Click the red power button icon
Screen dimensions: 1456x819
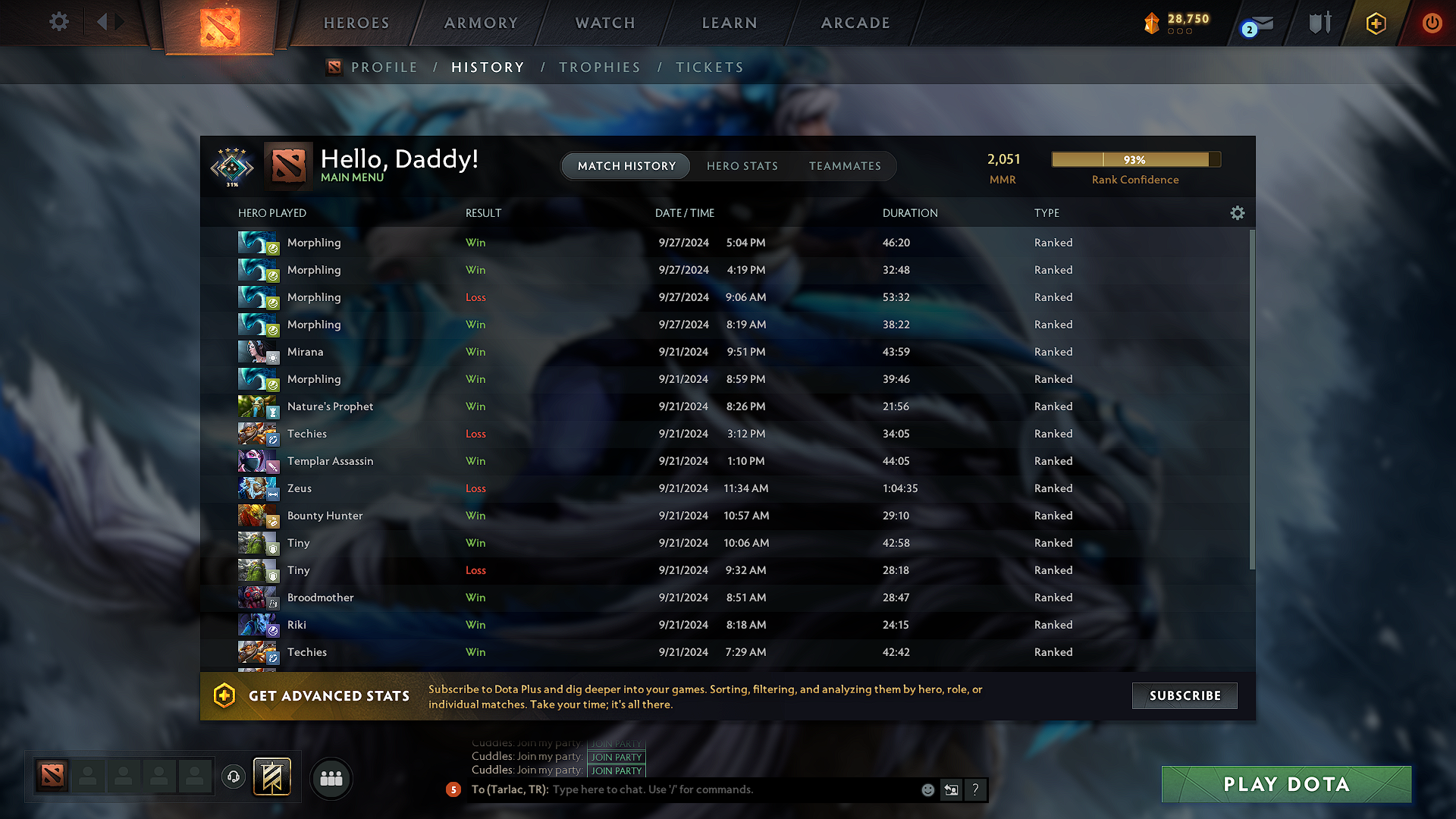click(1432, 24)
